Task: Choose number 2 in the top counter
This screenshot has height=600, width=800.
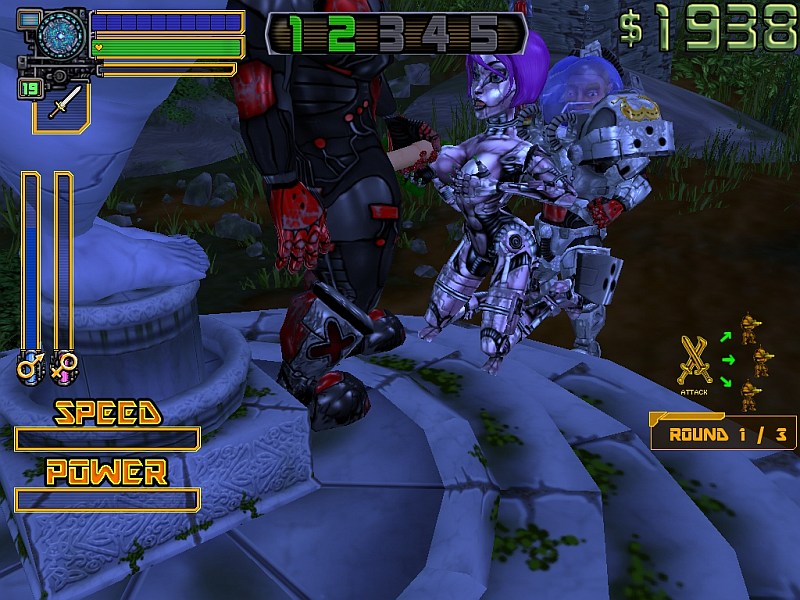Action: pos(342,33)
